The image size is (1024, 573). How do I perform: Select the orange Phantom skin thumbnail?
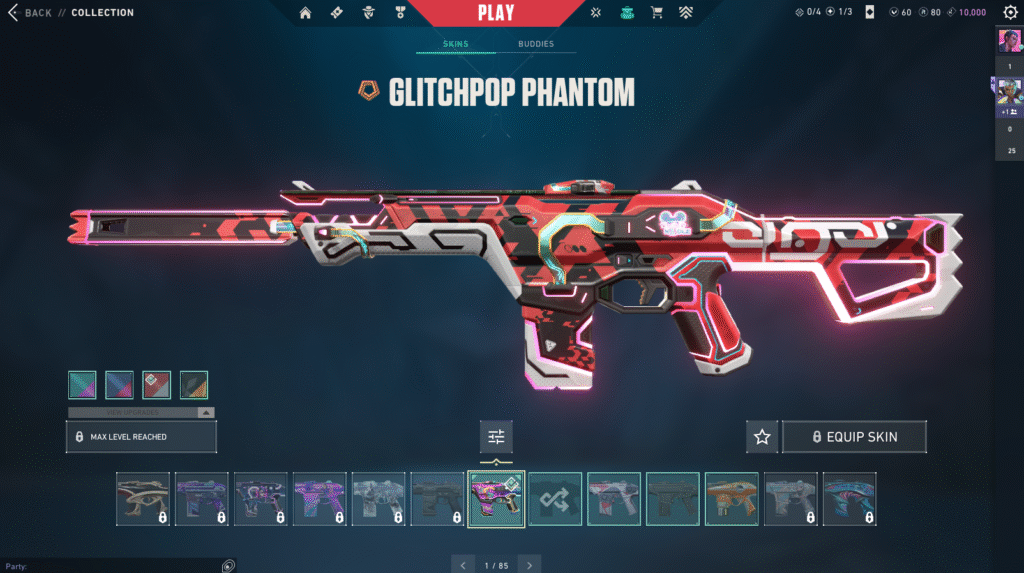tap(731, 498)
